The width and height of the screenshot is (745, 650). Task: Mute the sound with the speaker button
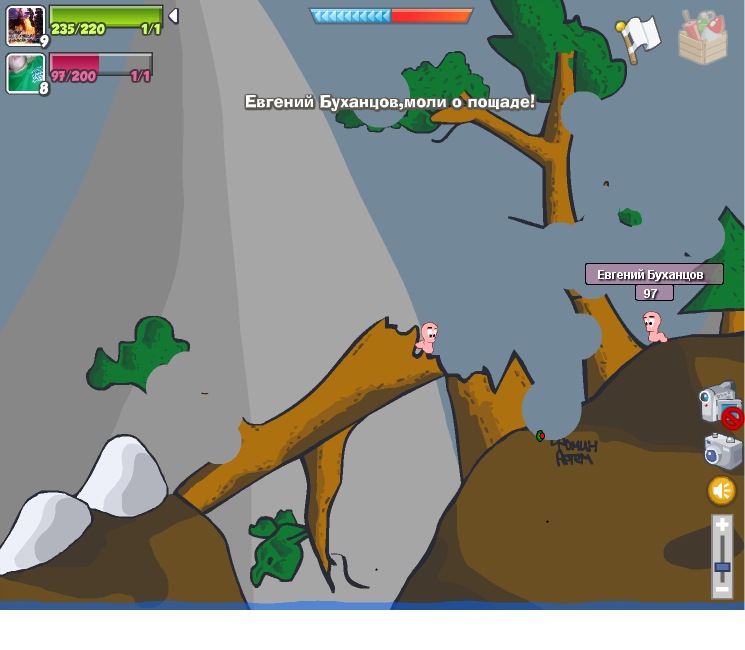pos(721,490)
